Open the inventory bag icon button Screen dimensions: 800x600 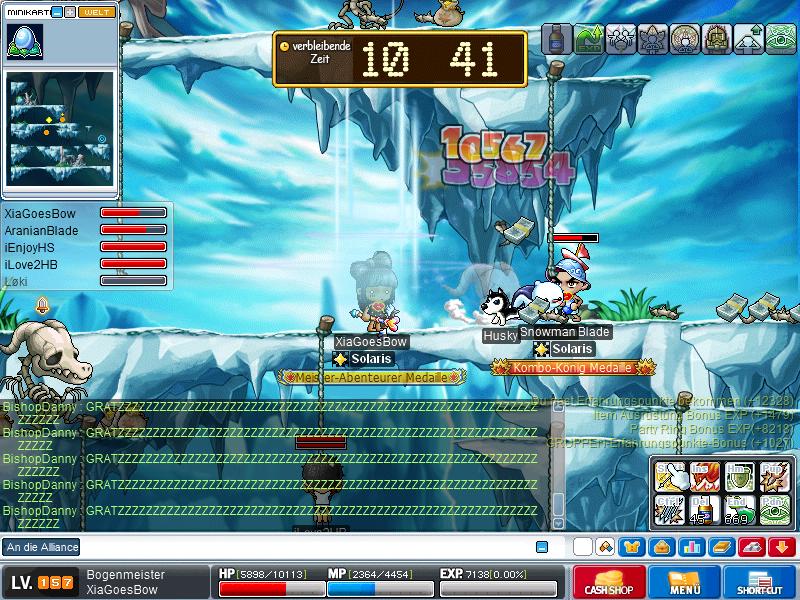pyautogui.click(x=661, y=547)
